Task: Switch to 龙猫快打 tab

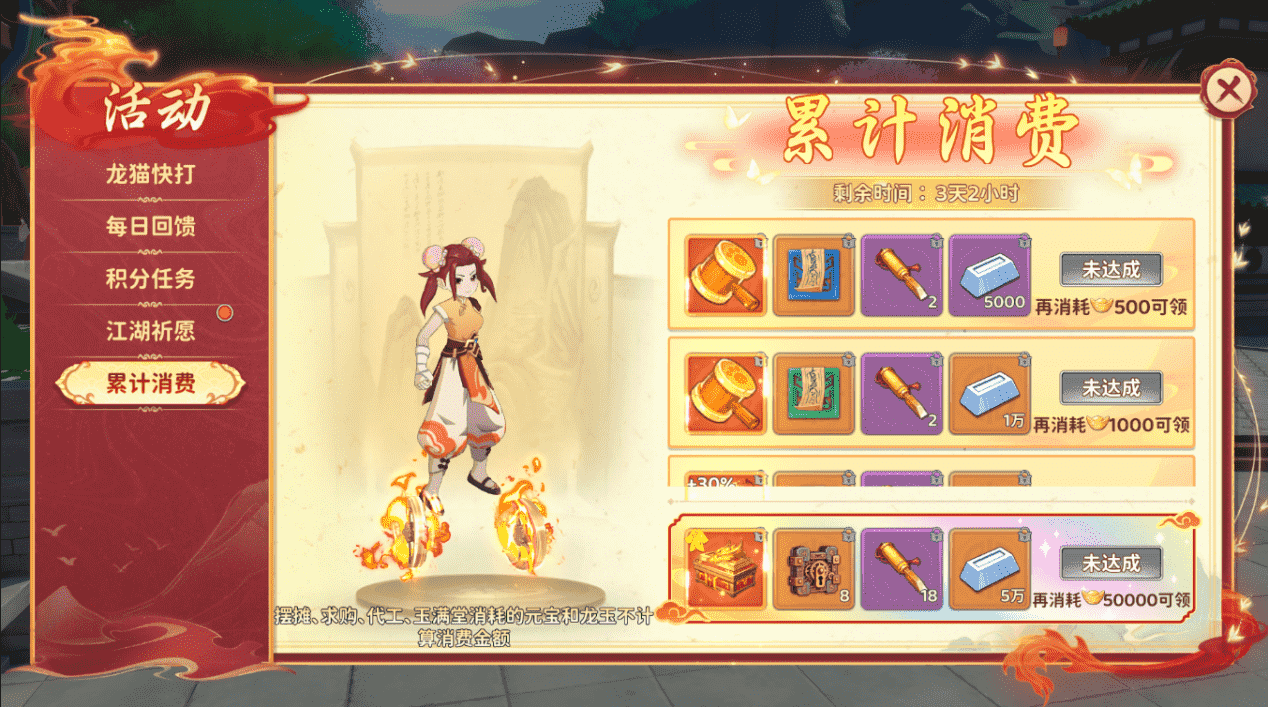Action: 150,174
